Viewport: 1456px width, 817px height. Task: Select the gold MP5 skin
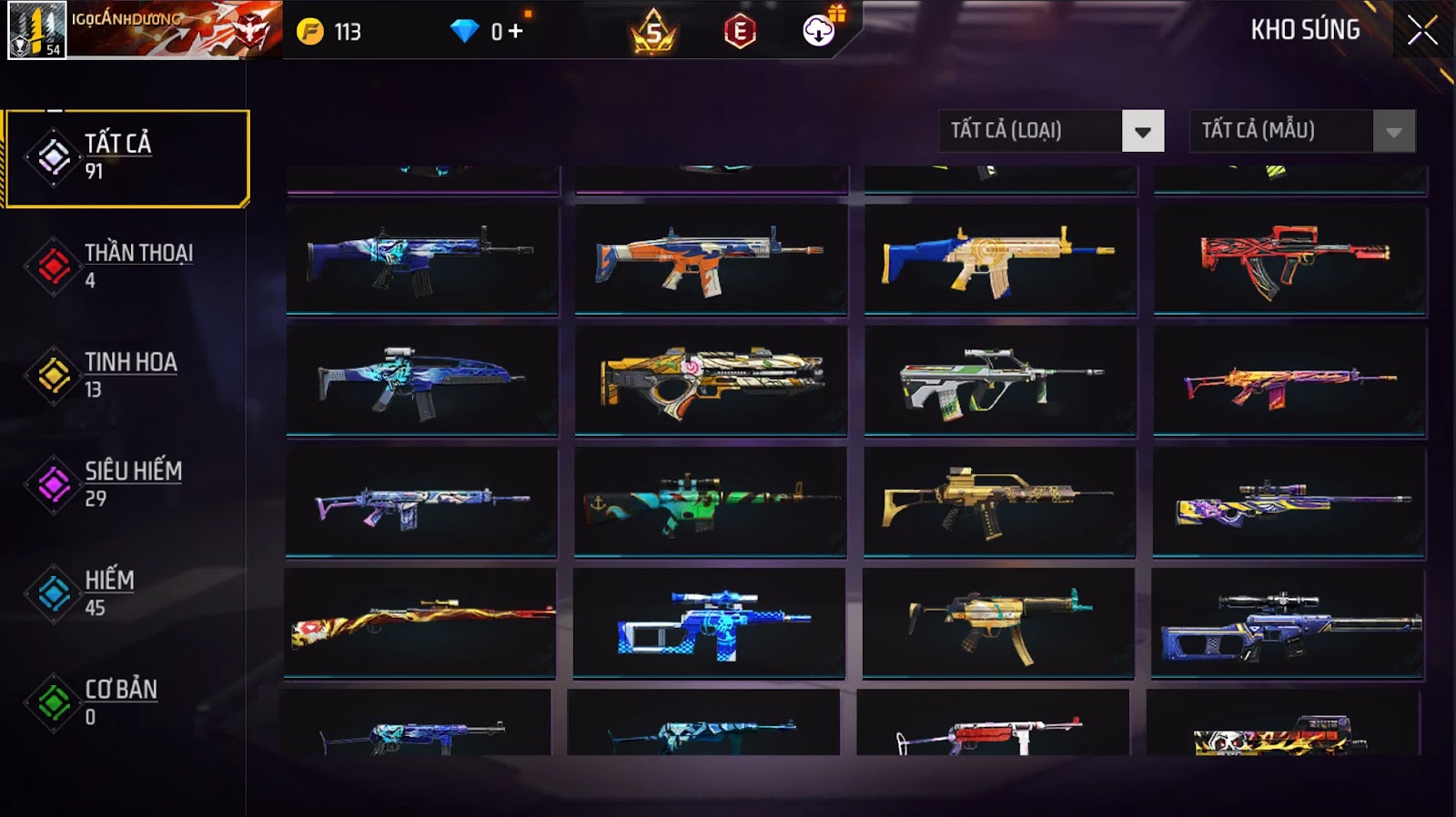point(998,623)
